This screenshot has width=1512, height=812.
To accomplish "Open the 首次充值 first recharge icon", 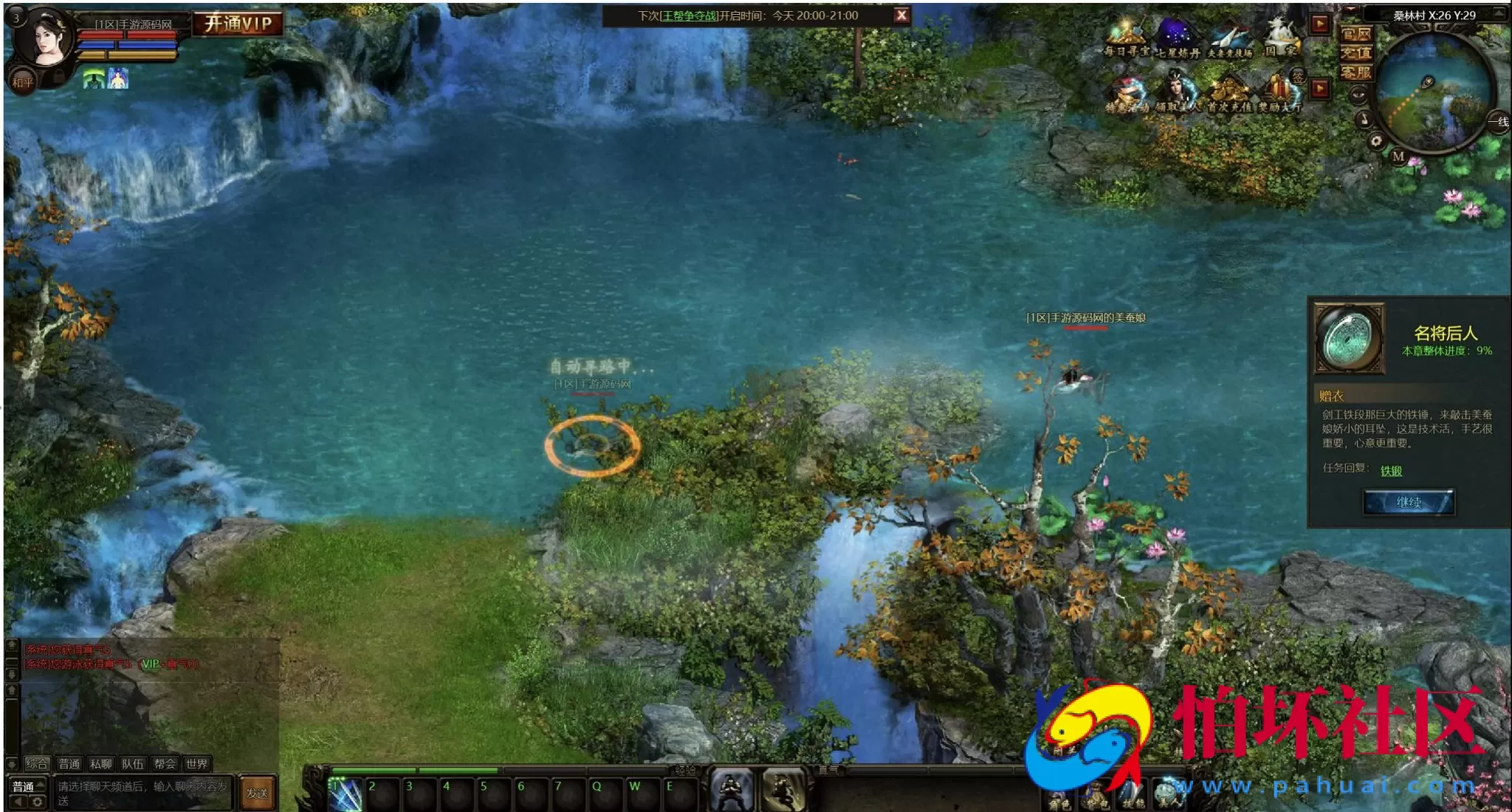I will click(1229, 94).
